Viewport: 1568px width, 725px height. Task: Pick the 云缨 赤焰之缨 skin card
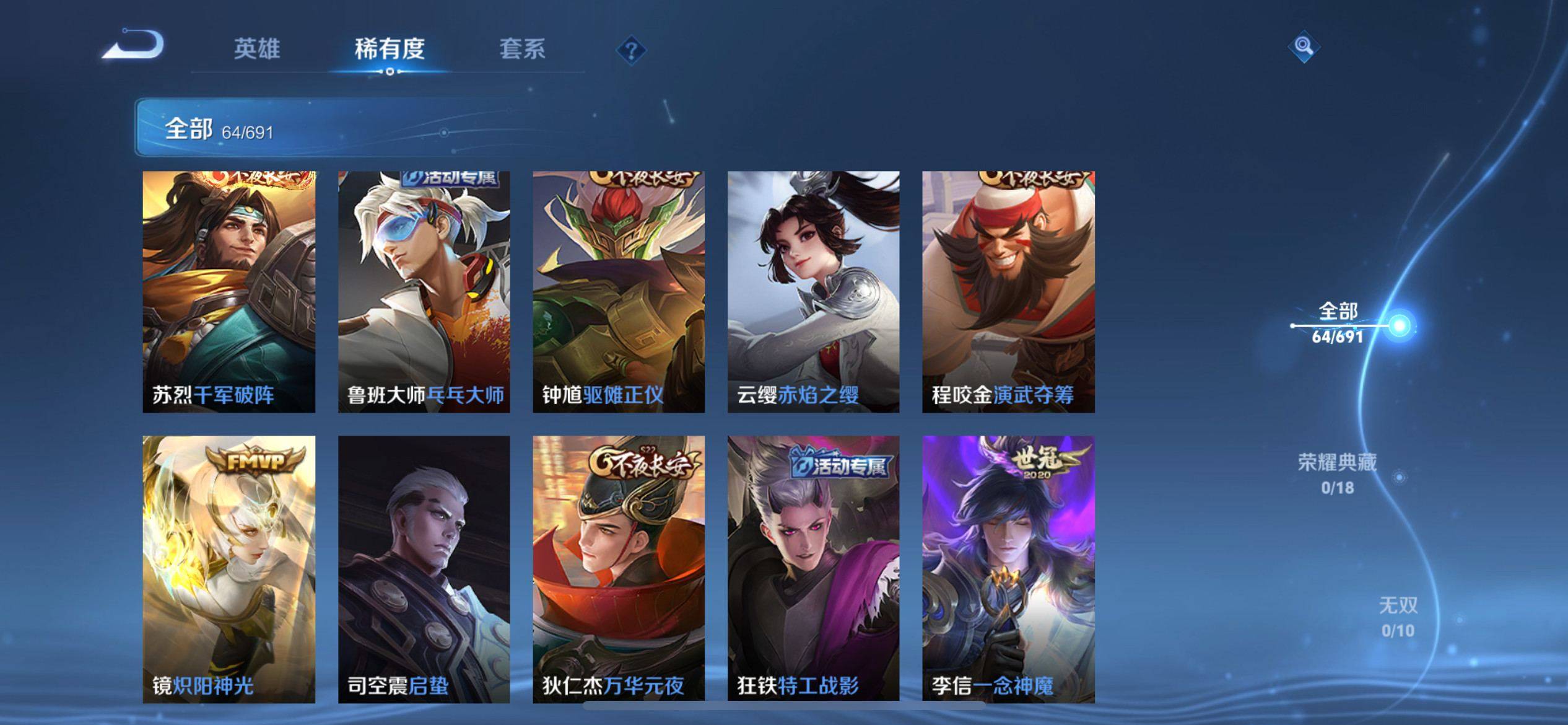coord(813,291)
